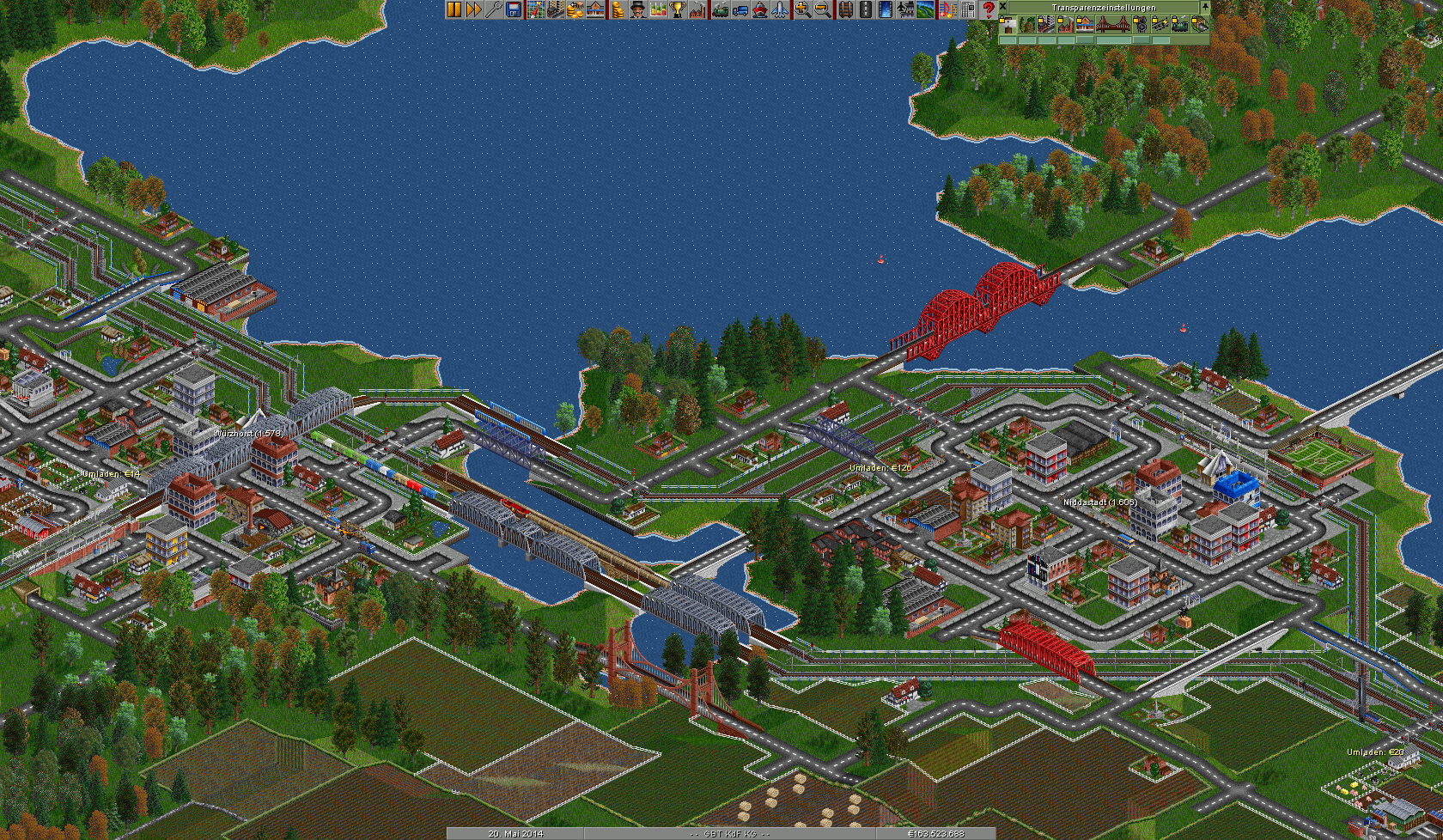Open the ship list icon
The height and width of the screenshot is (840, 1443).
coord(759,9)
